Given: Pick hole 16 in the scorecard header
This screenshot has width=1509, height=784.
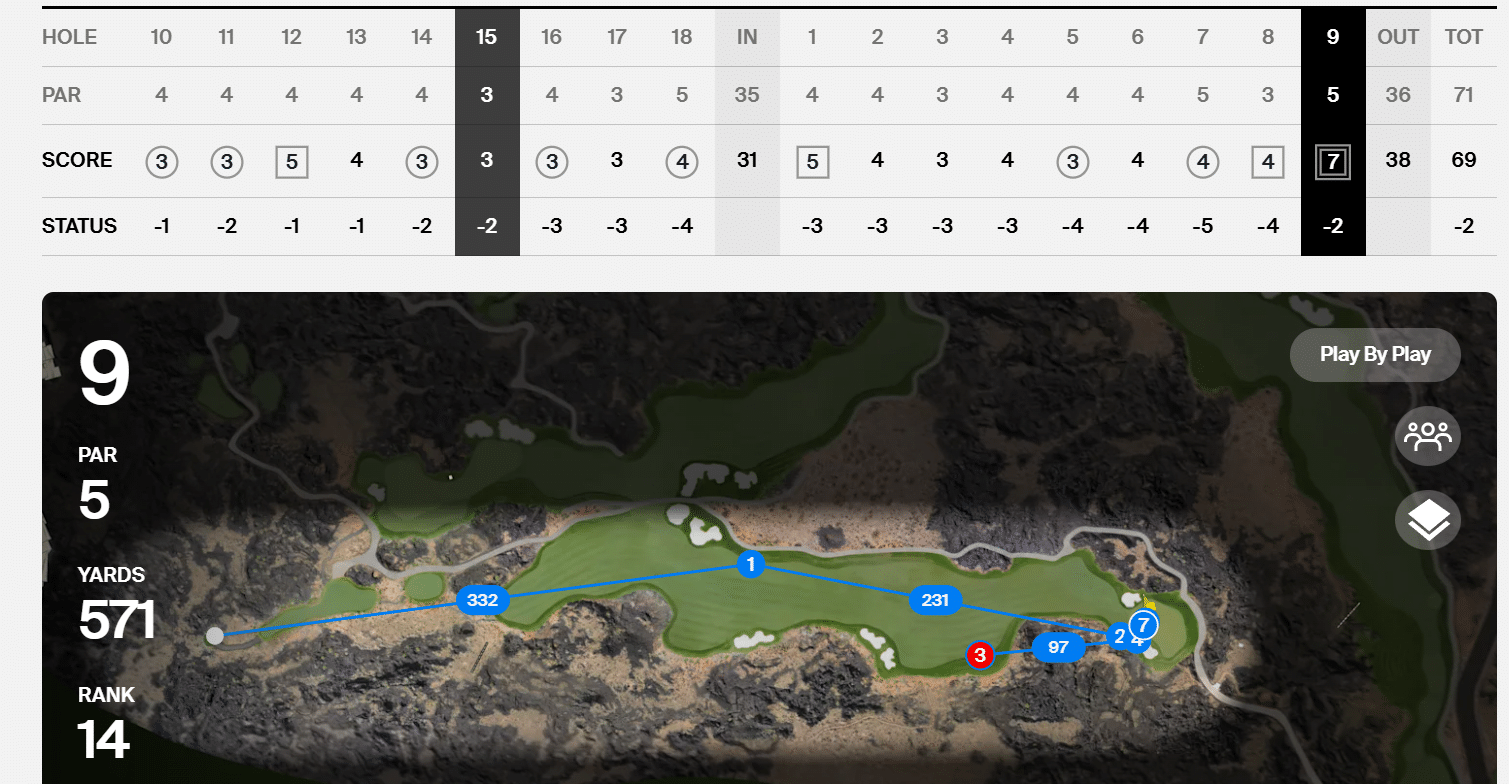Looking at the screenshot, I should (551, 37).
